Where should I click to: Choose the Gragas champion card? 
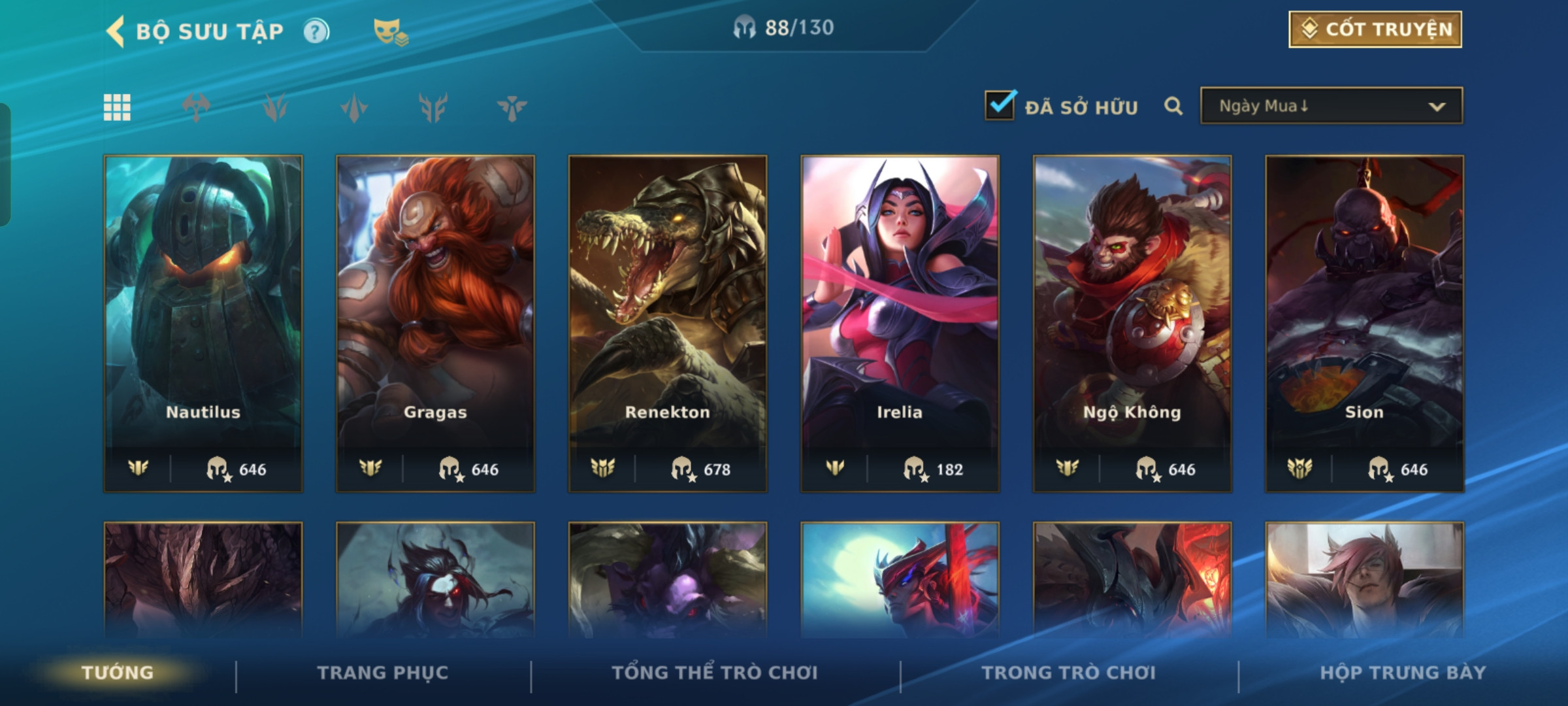click(x=435, y=323)
